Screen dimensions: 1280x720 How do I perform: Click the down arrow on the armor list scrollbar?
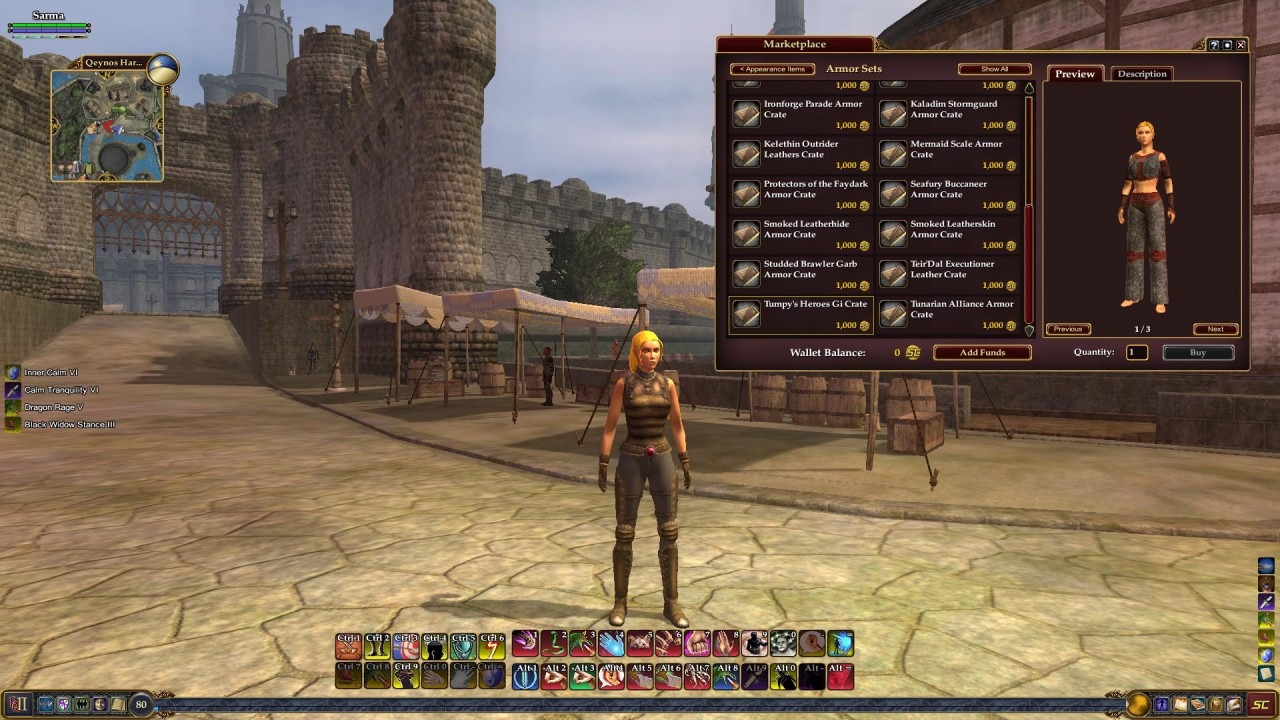tap(1028, 330)
